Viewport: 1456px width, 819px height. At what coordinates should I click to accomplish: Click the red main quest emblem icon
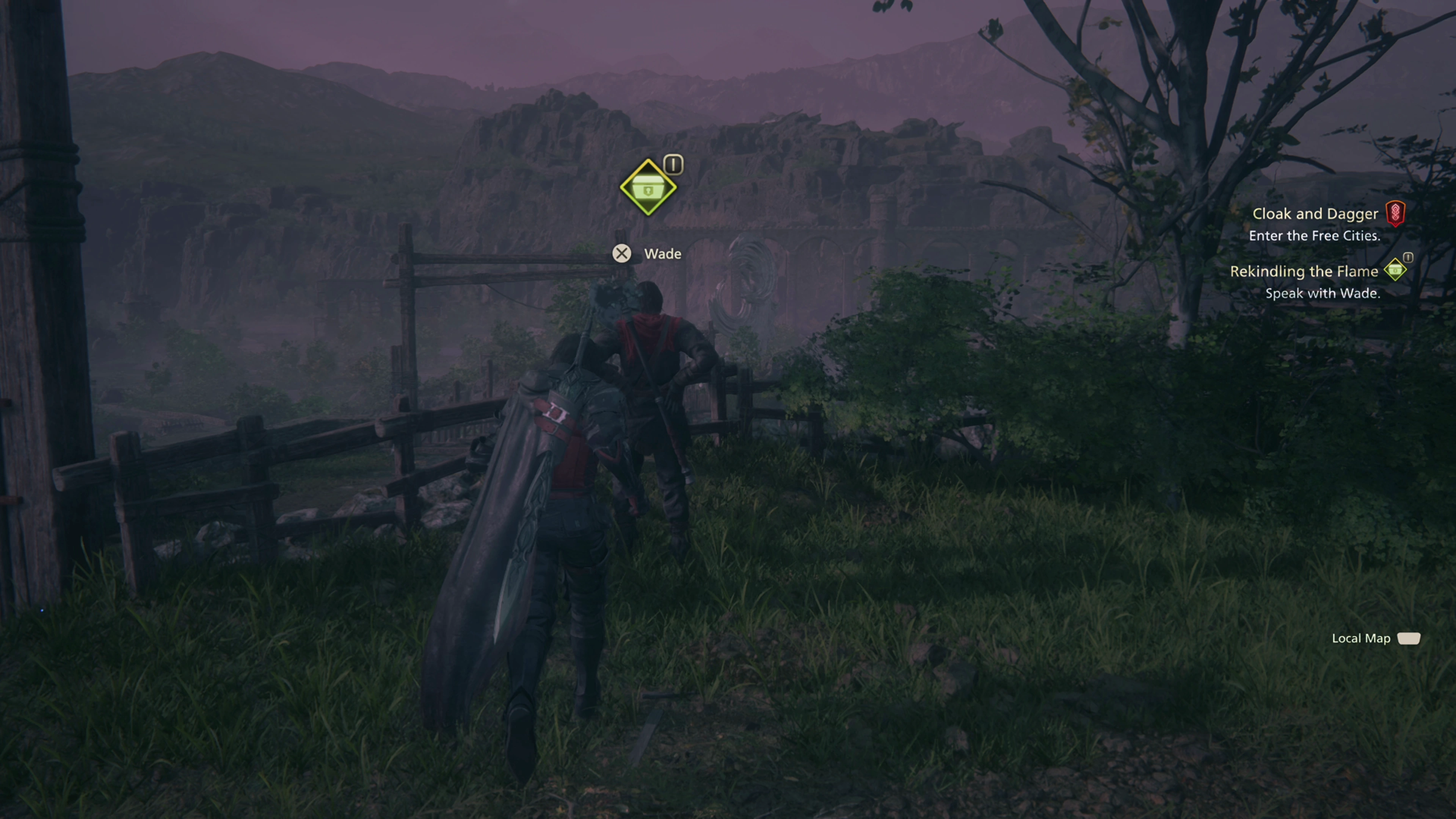click(x=1395, y=213)
